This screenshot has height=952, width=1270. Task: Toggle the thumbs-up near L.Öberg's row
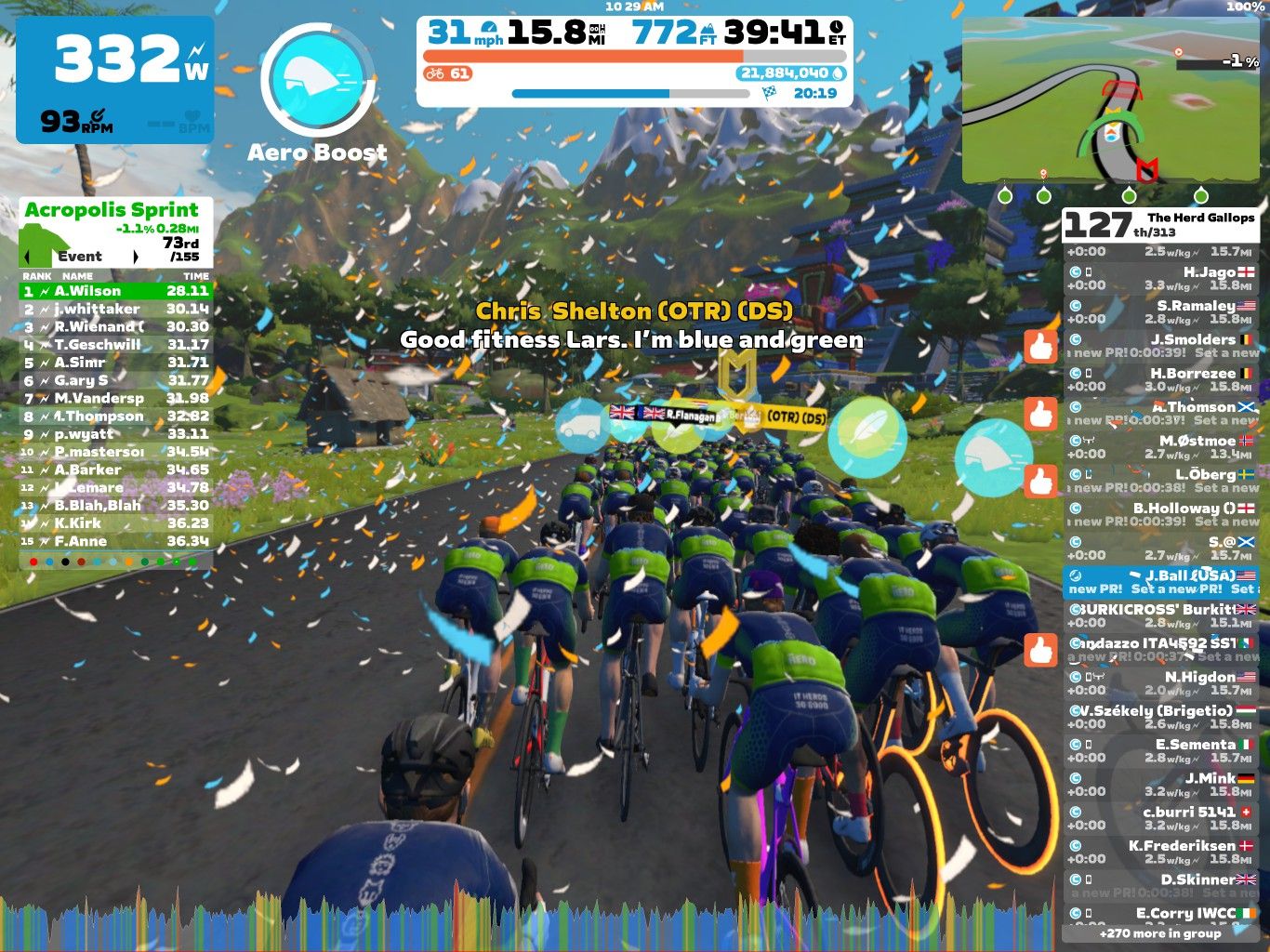(x=1041, y=483)
